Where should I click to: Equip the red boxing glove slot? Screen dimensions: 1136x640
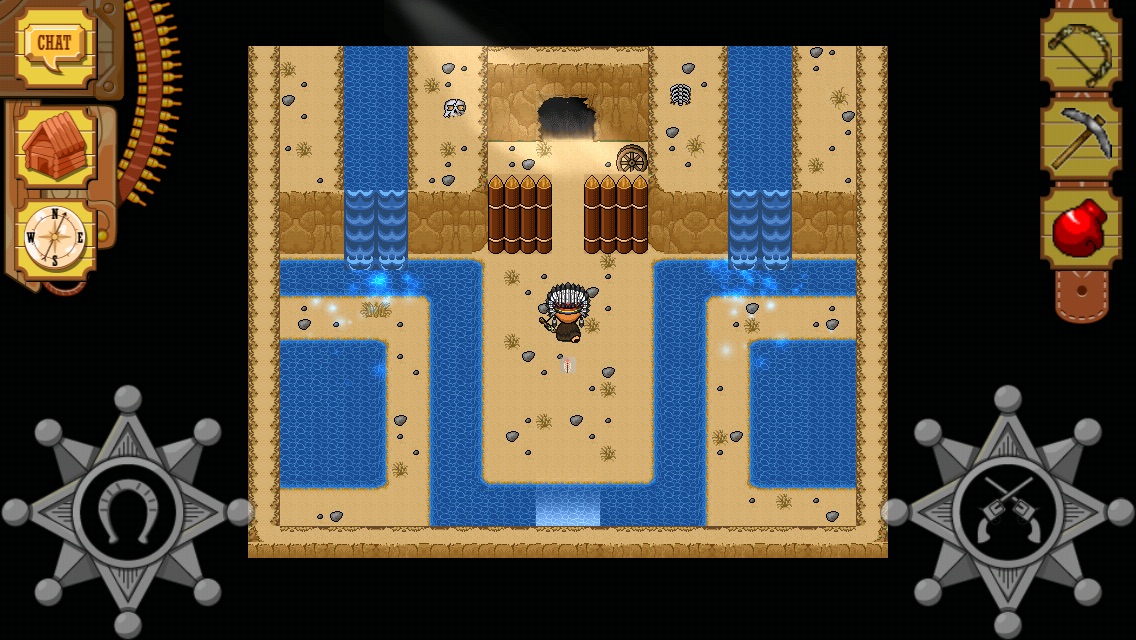(x=1081, y=229)
